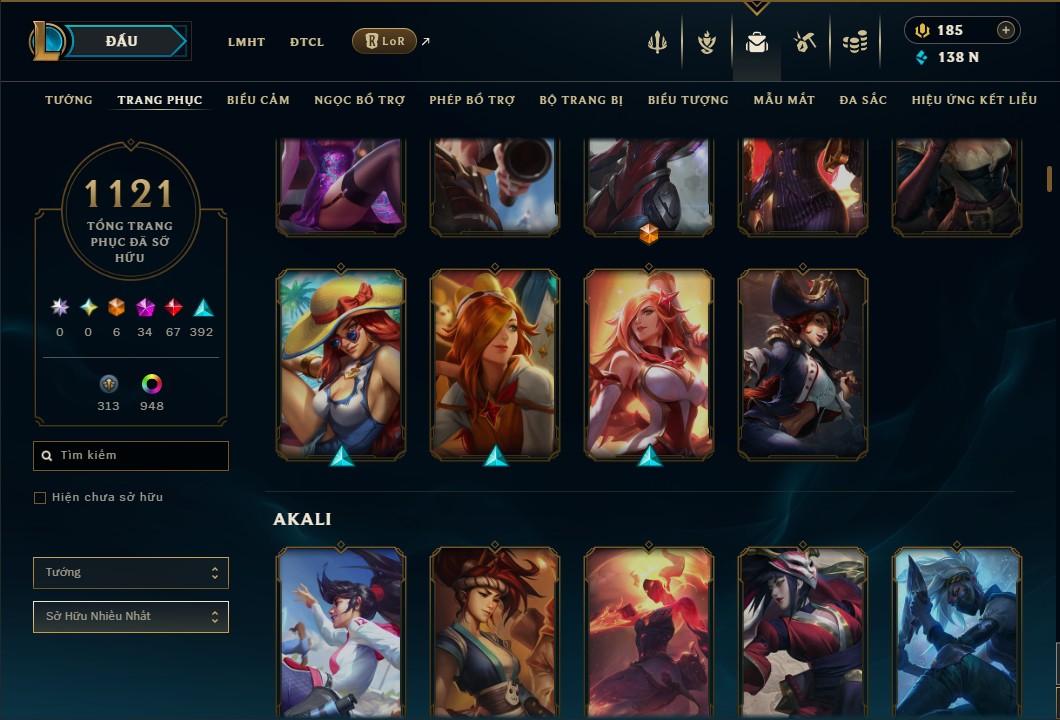Click the plus button beside 185 RP
The image size is (1060, 720).
pos(1005,30)
